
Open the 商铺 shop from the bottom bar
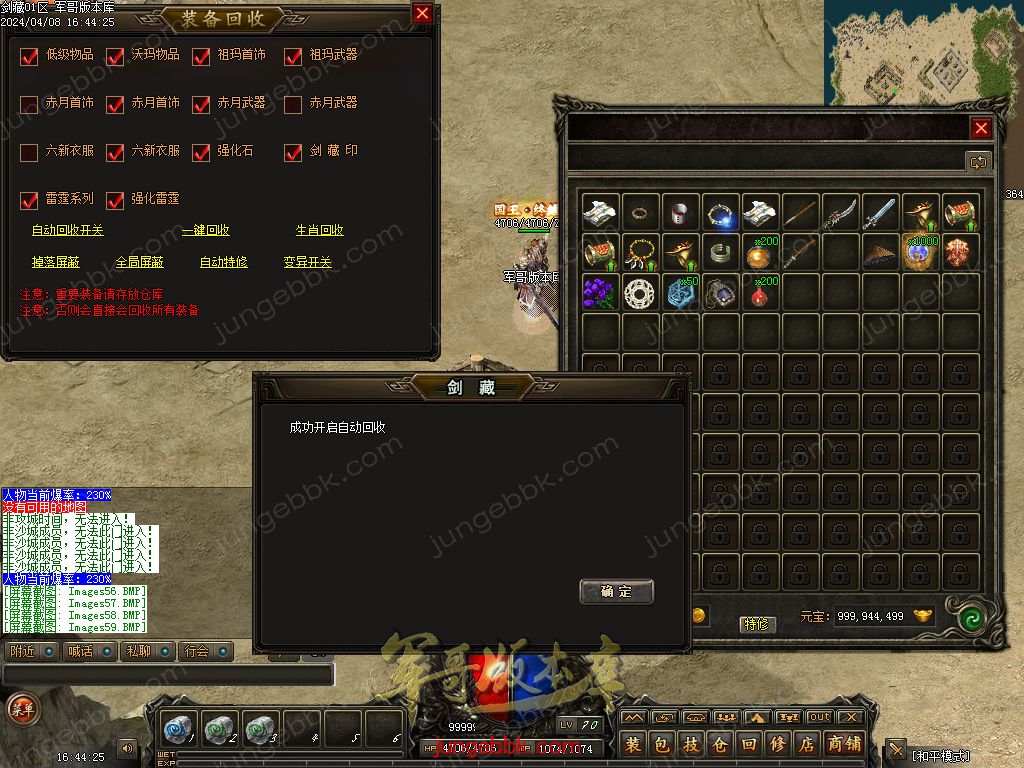(845, 744)
